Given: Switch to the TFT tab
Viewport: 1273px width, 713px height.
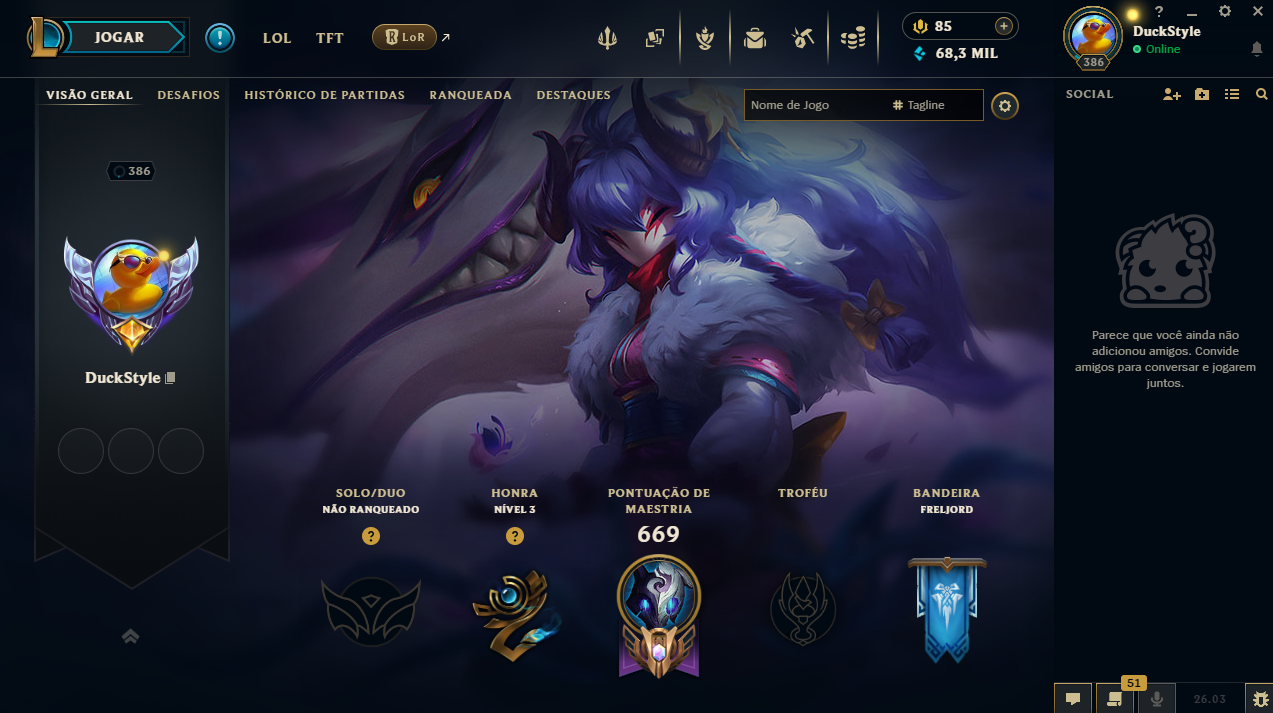Looking at the screenshot, I should pyautogui.click(x=330, y=38).
